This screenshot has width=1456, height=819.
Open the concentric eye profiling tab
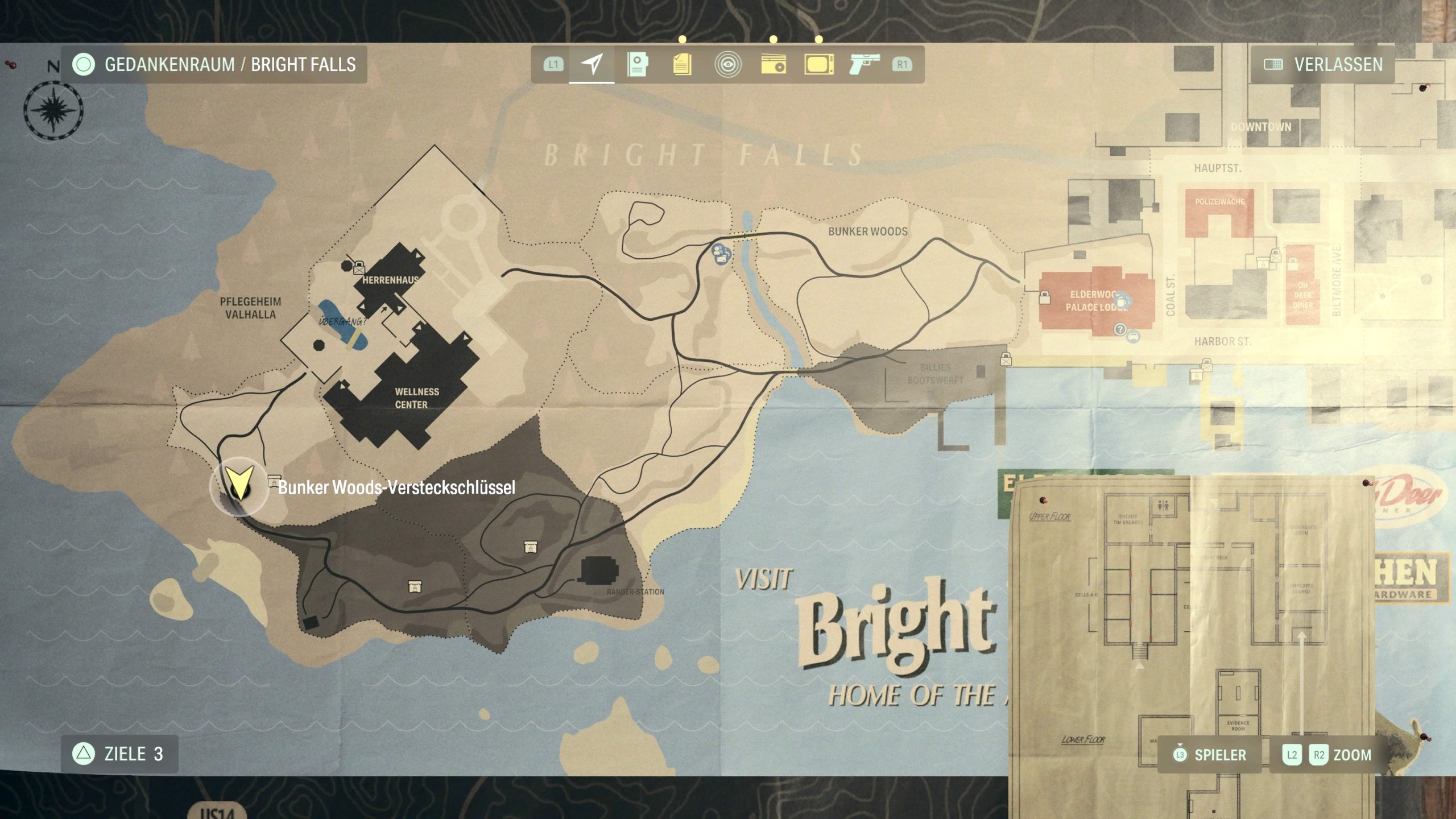coord(727,64)
